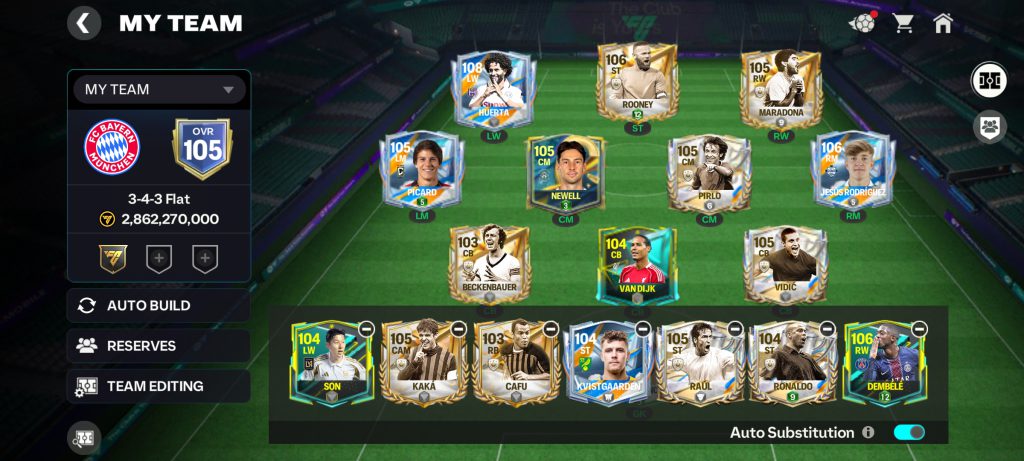Go back using the arrow button

coord(84,23)
